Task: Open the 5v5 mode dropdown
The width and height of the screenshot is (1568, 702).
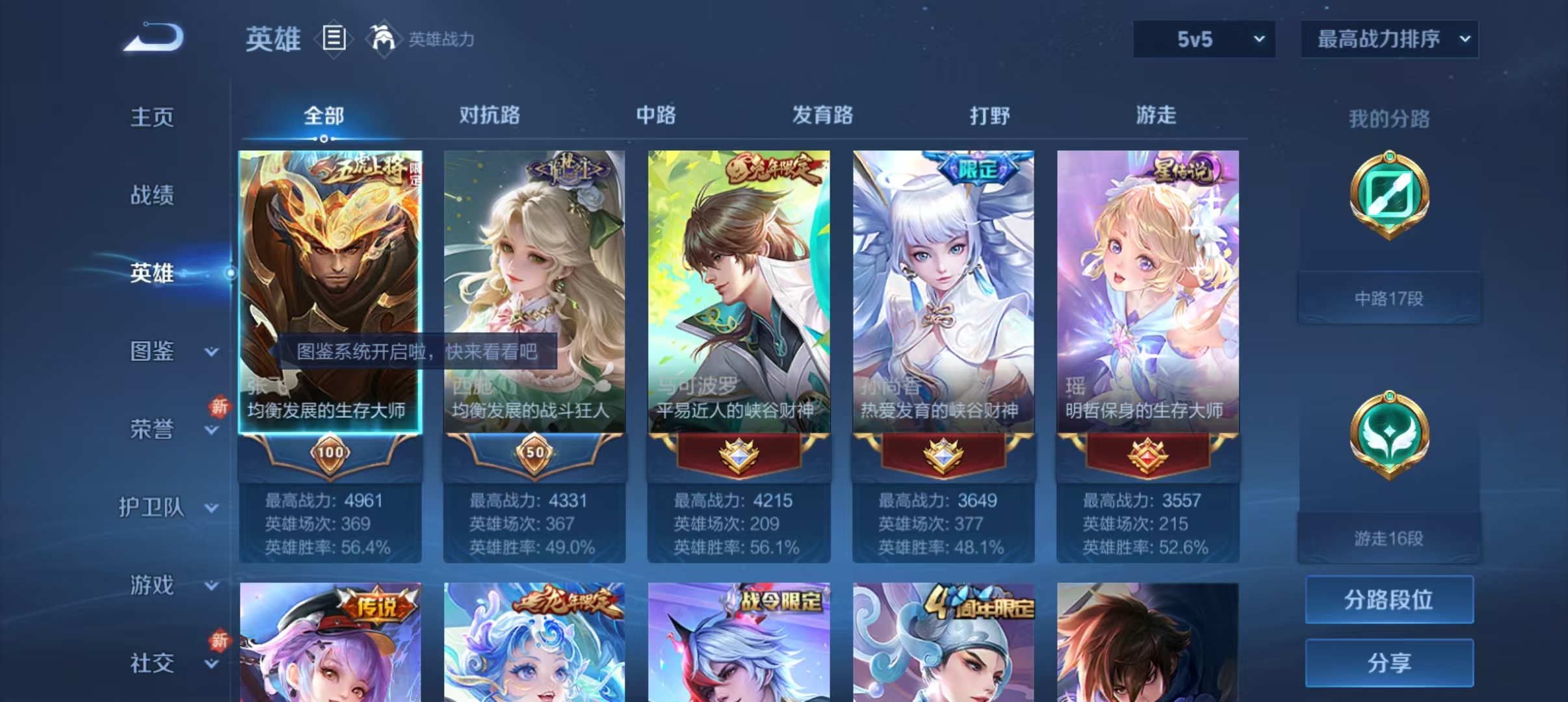Action: coord(1204,39)
